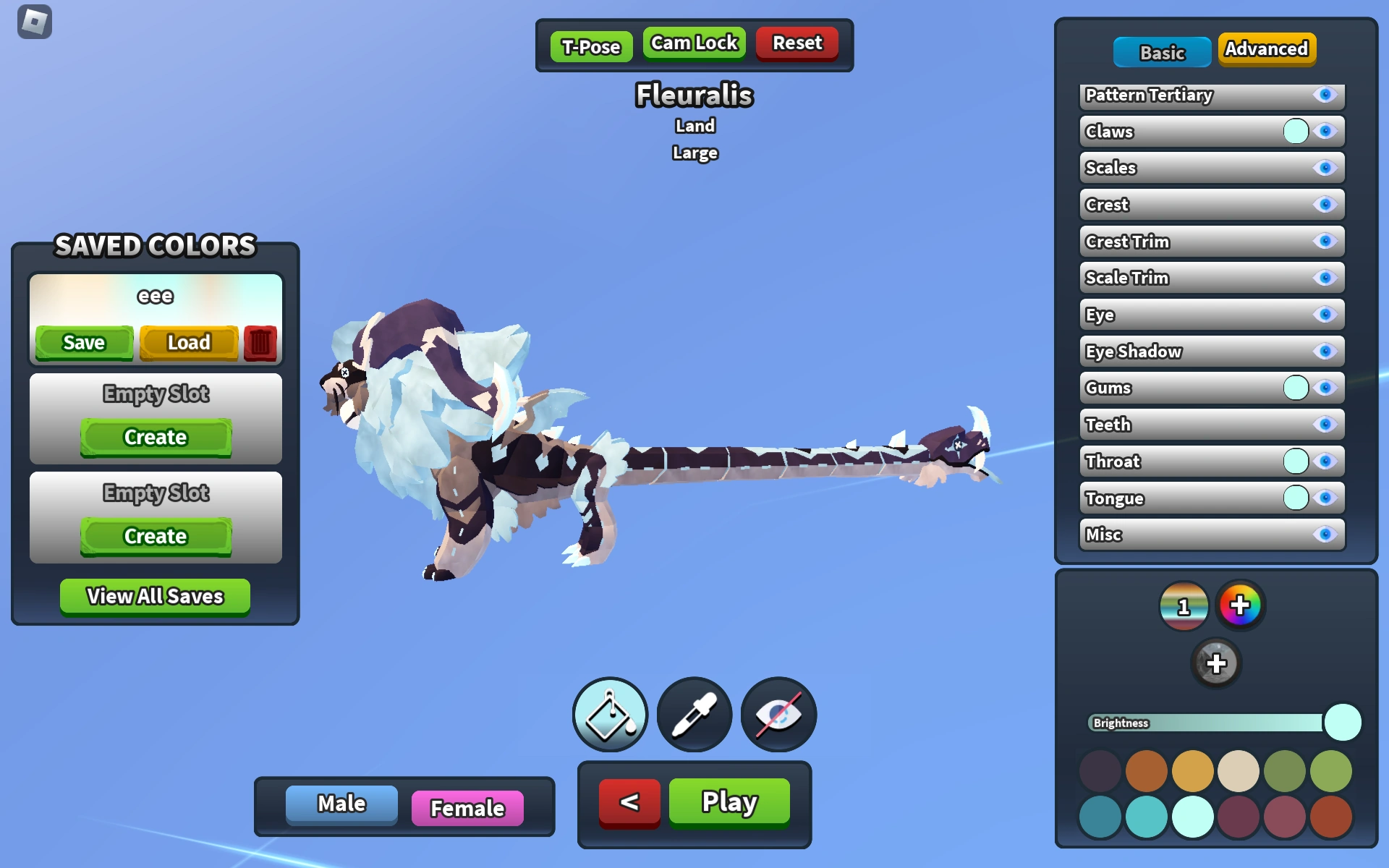Select saved palette circle labeled 1

[1185, 606]
